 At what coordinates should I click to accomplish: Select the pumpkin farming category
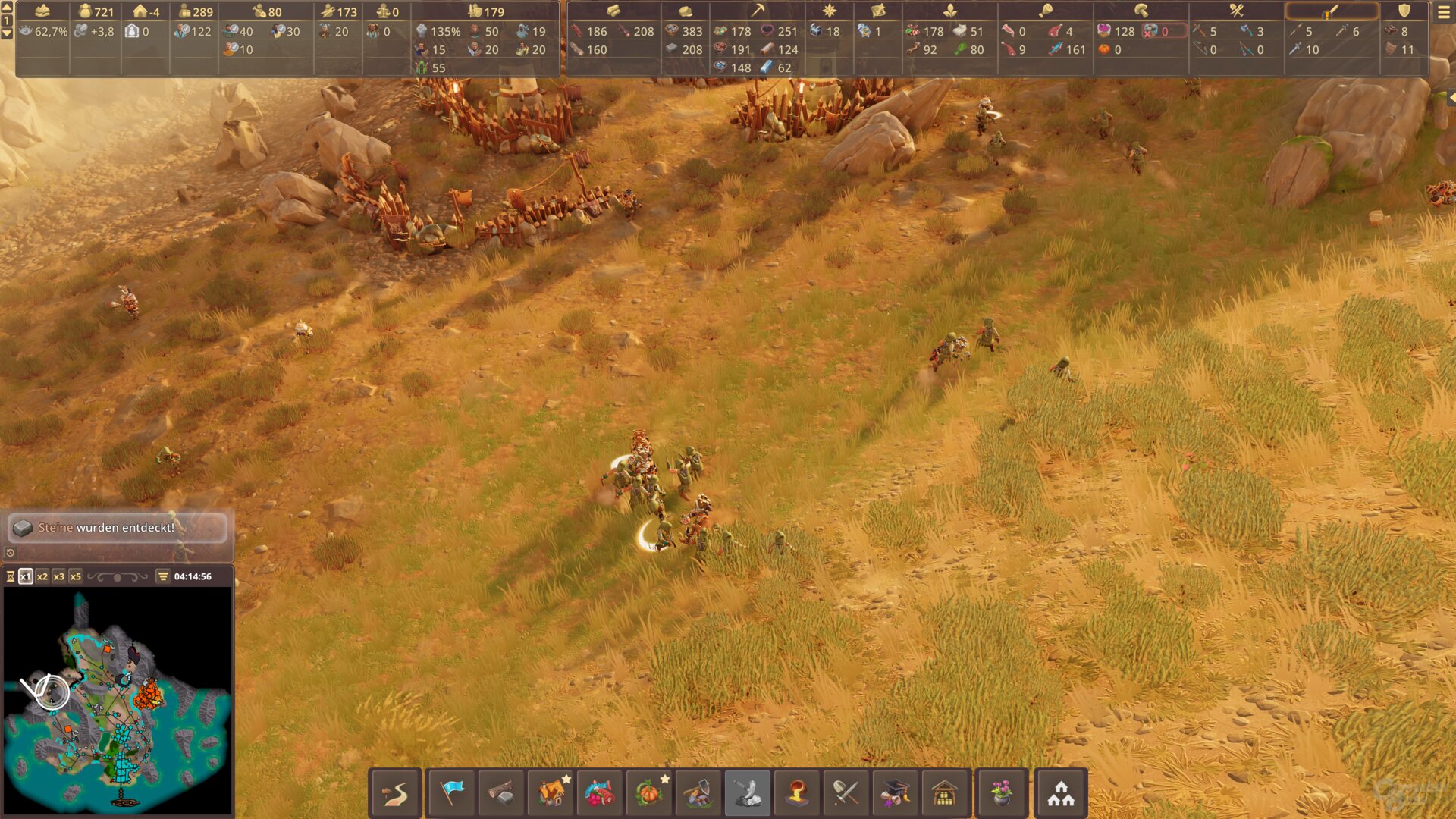(x=649, y=793)
